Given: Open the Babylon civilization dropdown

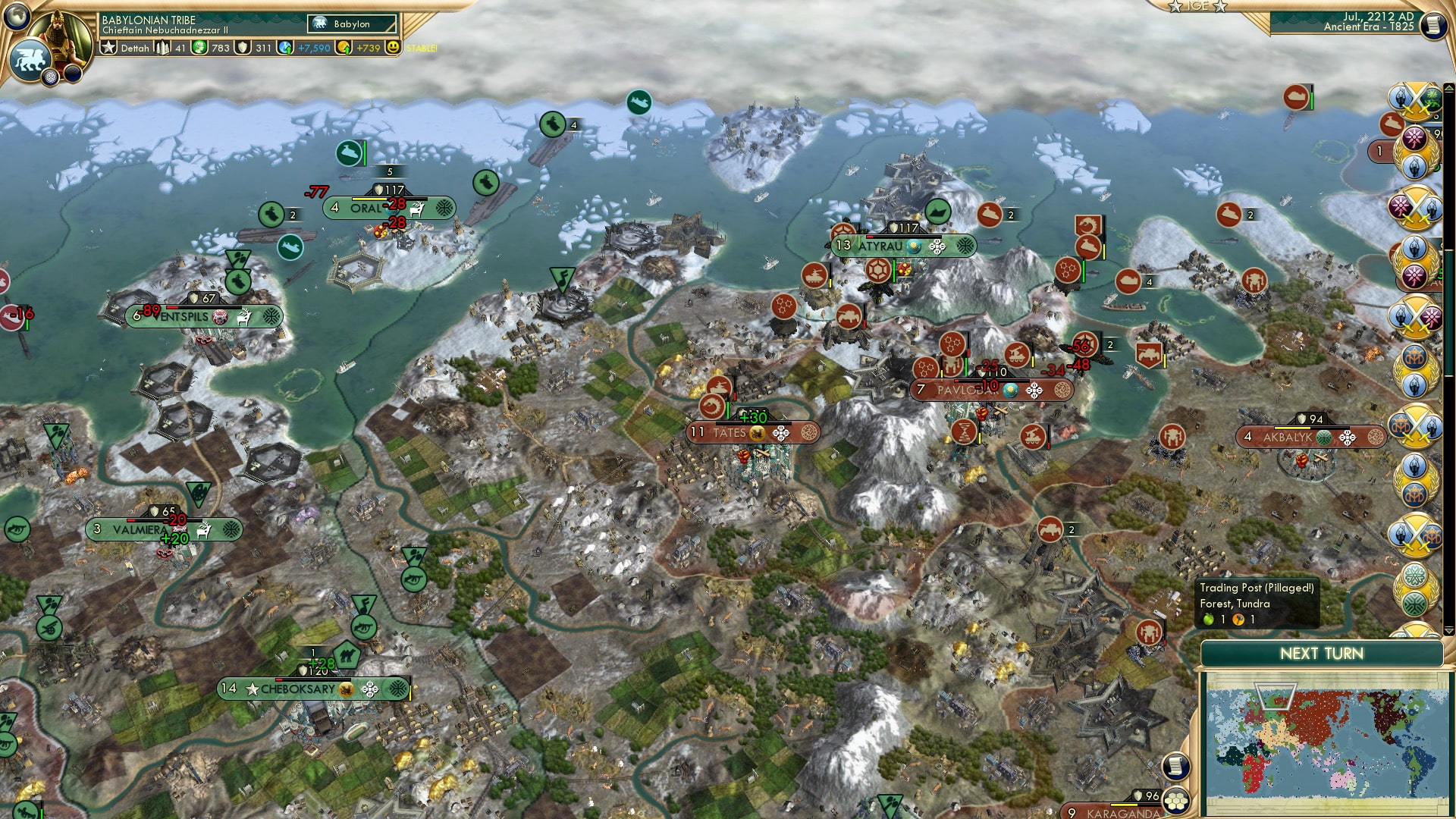Looking at the screenshot, I should click(351, 24).
